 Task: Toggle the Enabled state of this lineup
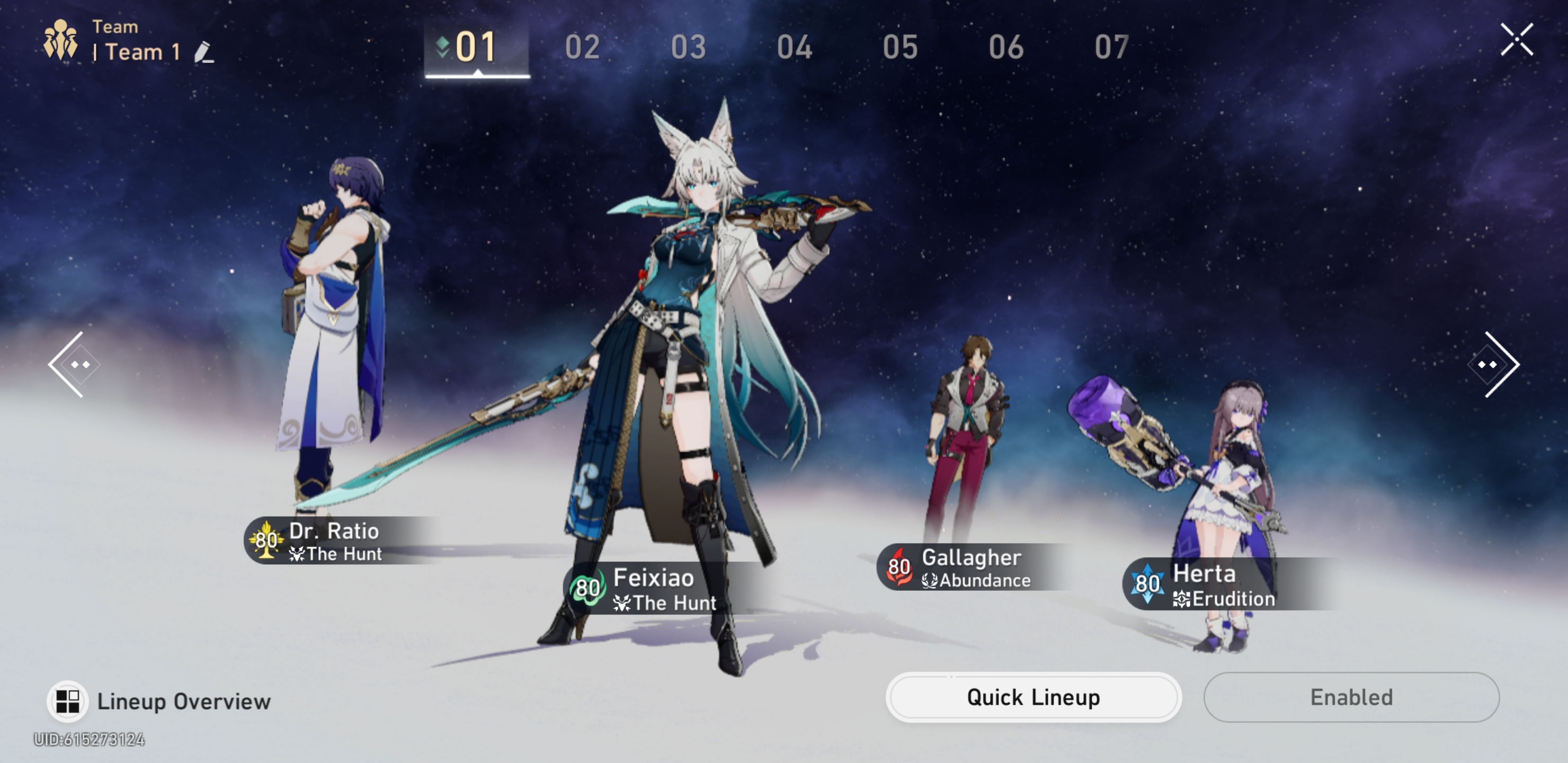pyautogui.click(x=1351, y=697)
